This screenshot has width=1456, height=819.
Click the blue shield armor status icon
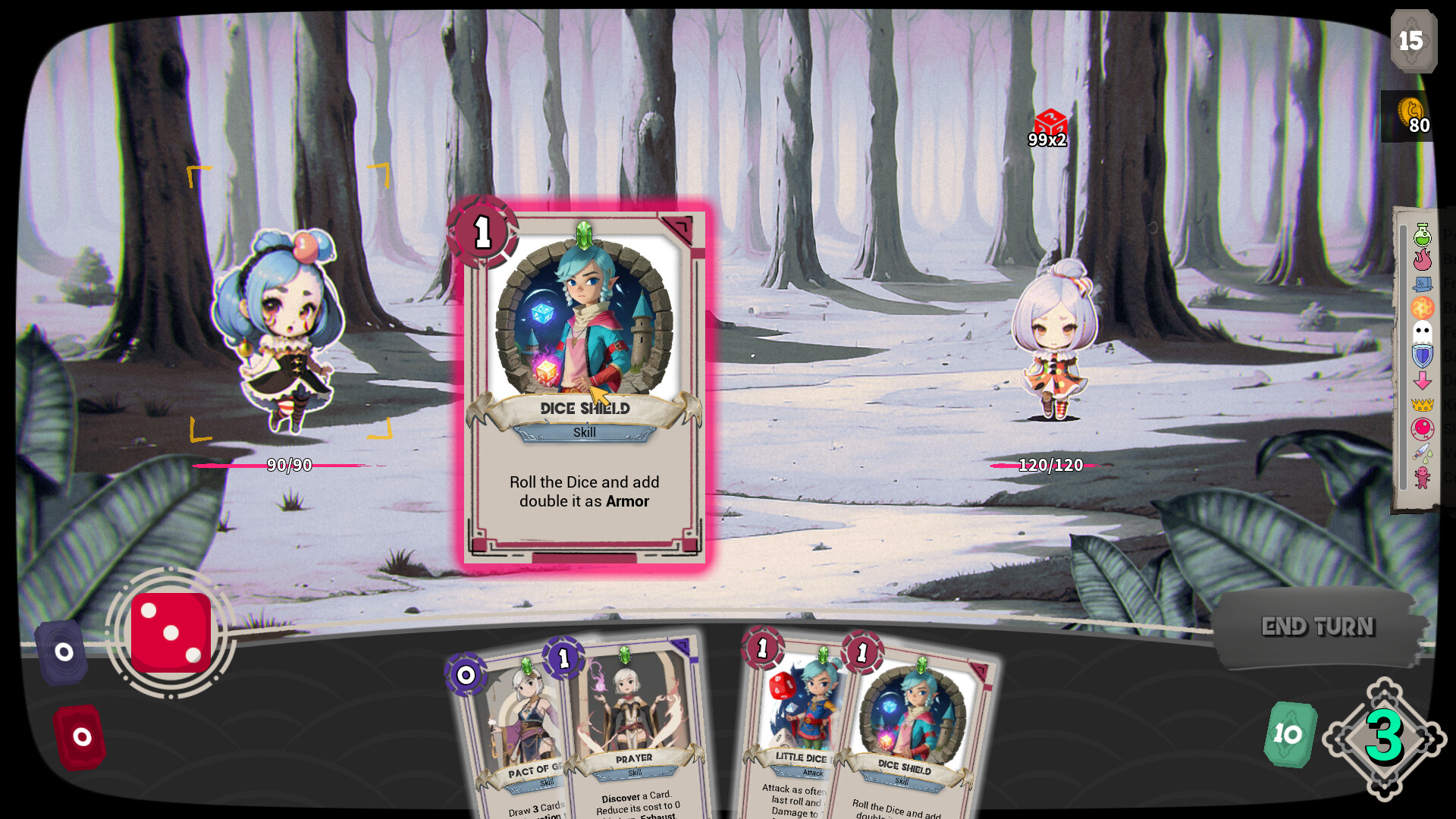tap(1422, 356)
